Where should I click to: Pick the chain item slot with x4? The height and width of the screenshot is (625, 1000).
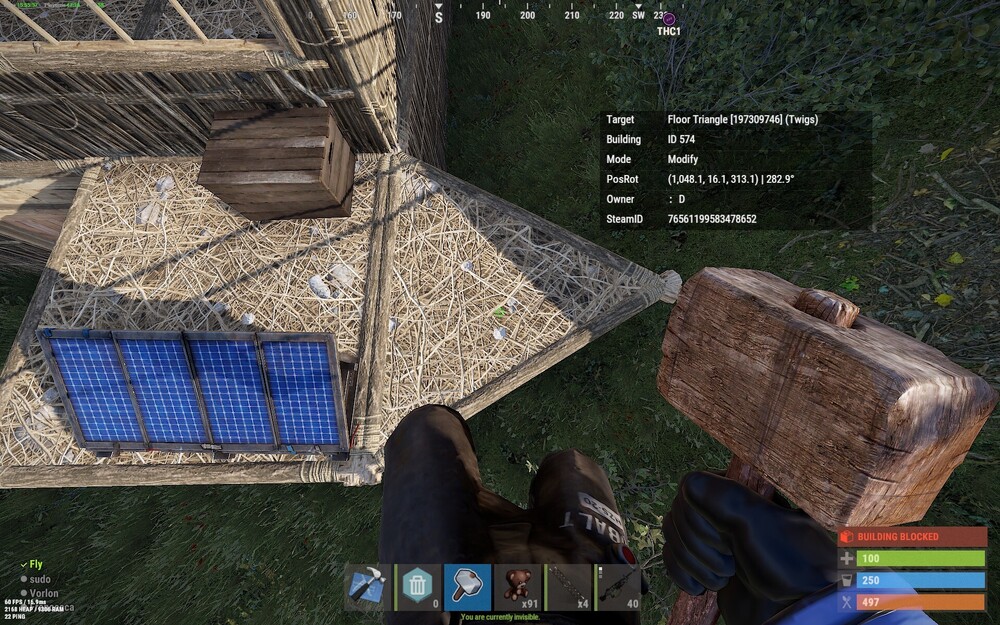pos(568,587)
